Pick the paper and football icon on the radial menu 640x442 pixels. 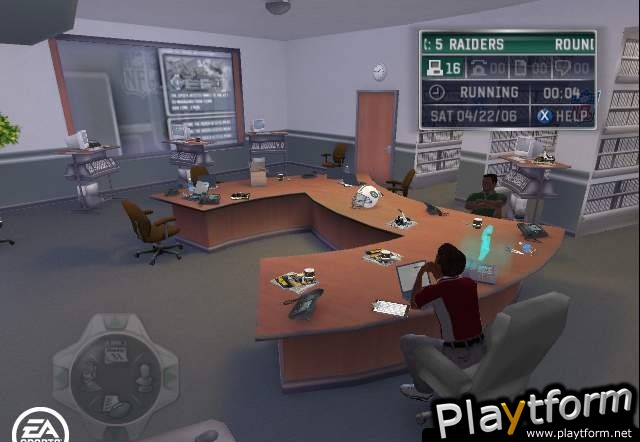coord(113,403)
